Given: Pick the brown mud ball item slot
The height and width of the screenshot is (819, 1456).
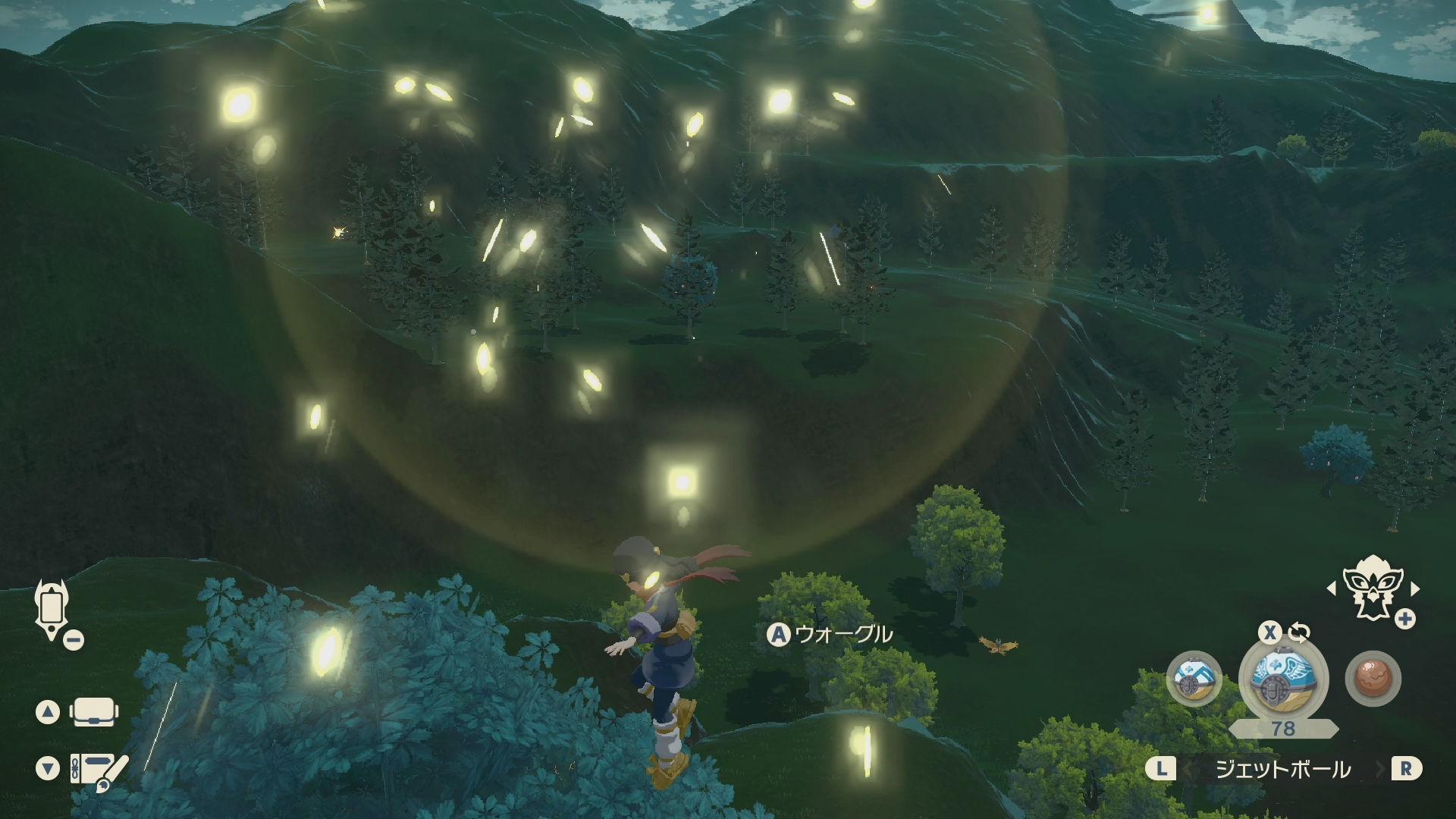Looking at the screenshot, I should click(1373, 679).
